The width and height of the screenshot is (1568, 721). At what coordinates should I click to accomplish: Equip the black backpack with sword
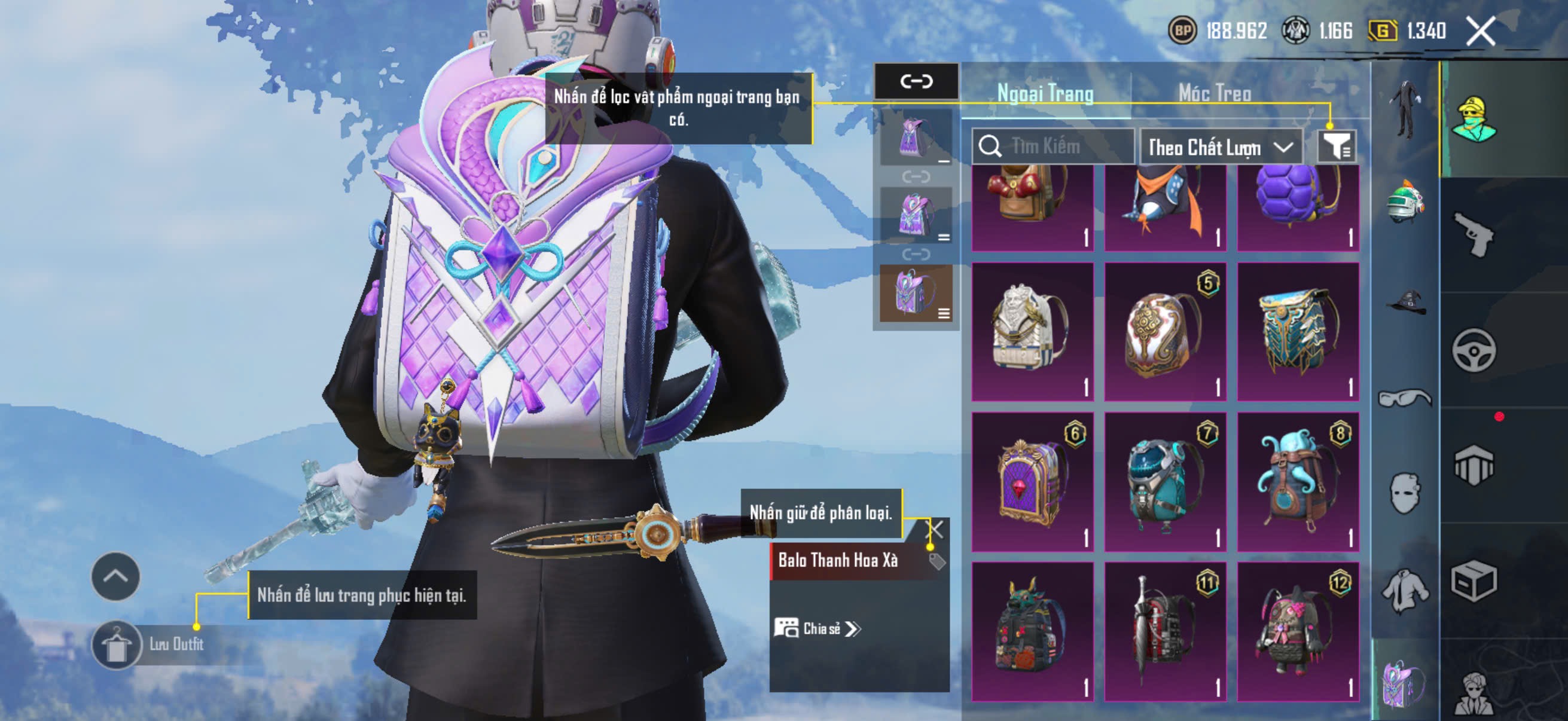(x=1165, y=631)
